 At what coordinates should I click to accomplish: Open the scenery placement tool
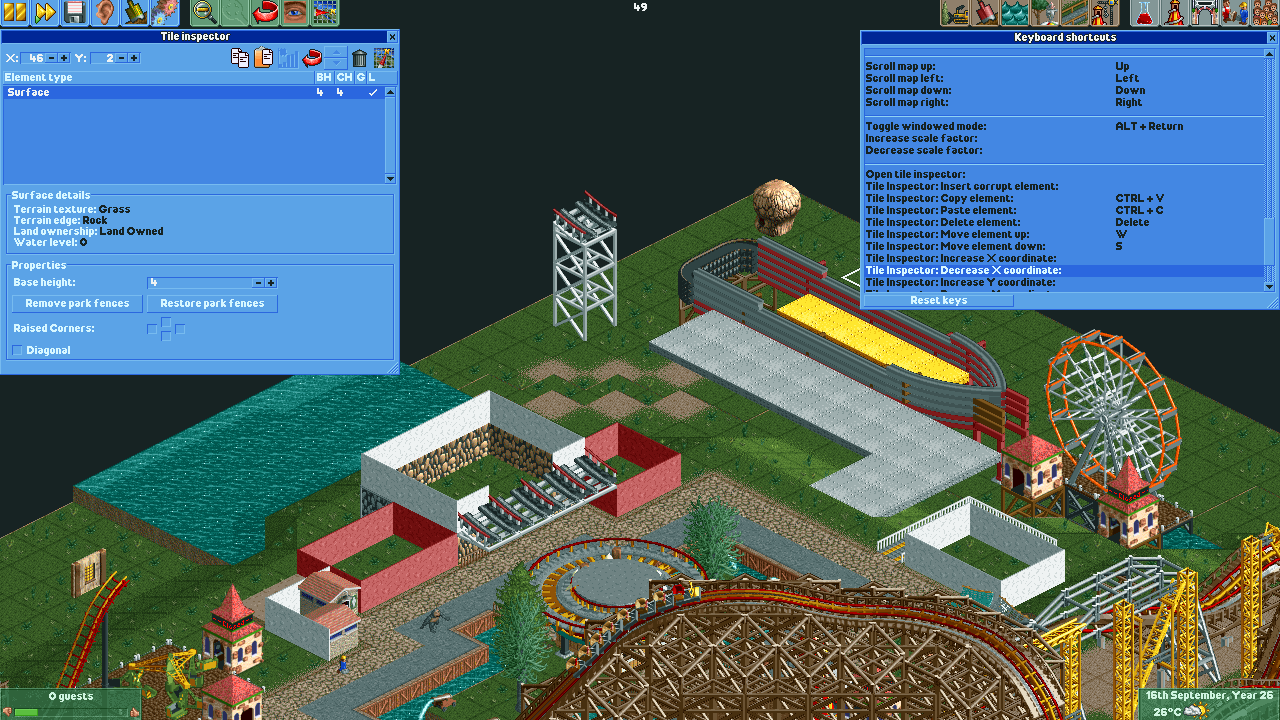pos(1043,13)
